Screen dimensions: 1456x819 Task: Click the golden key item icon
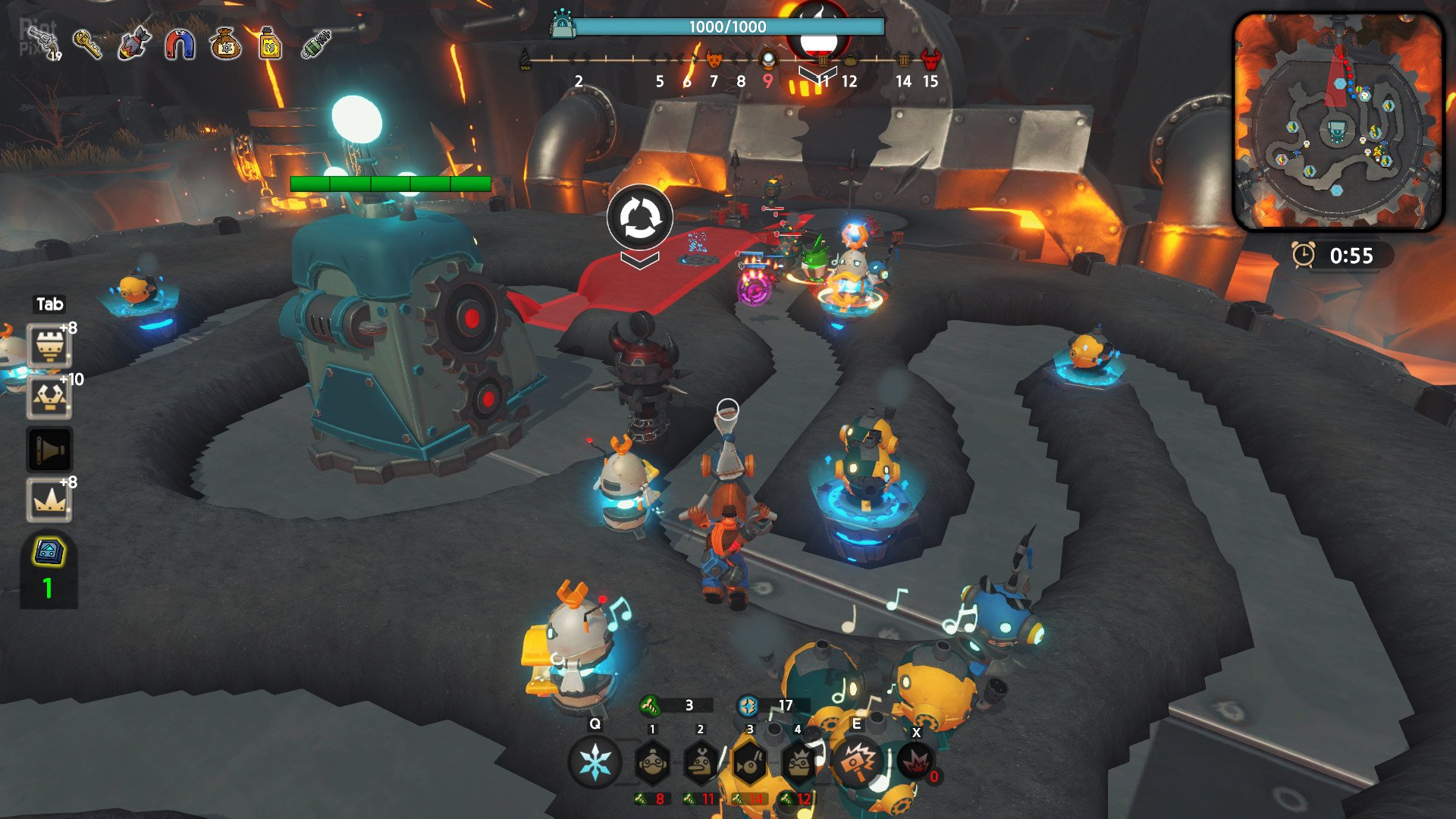(x=89, y=44)
